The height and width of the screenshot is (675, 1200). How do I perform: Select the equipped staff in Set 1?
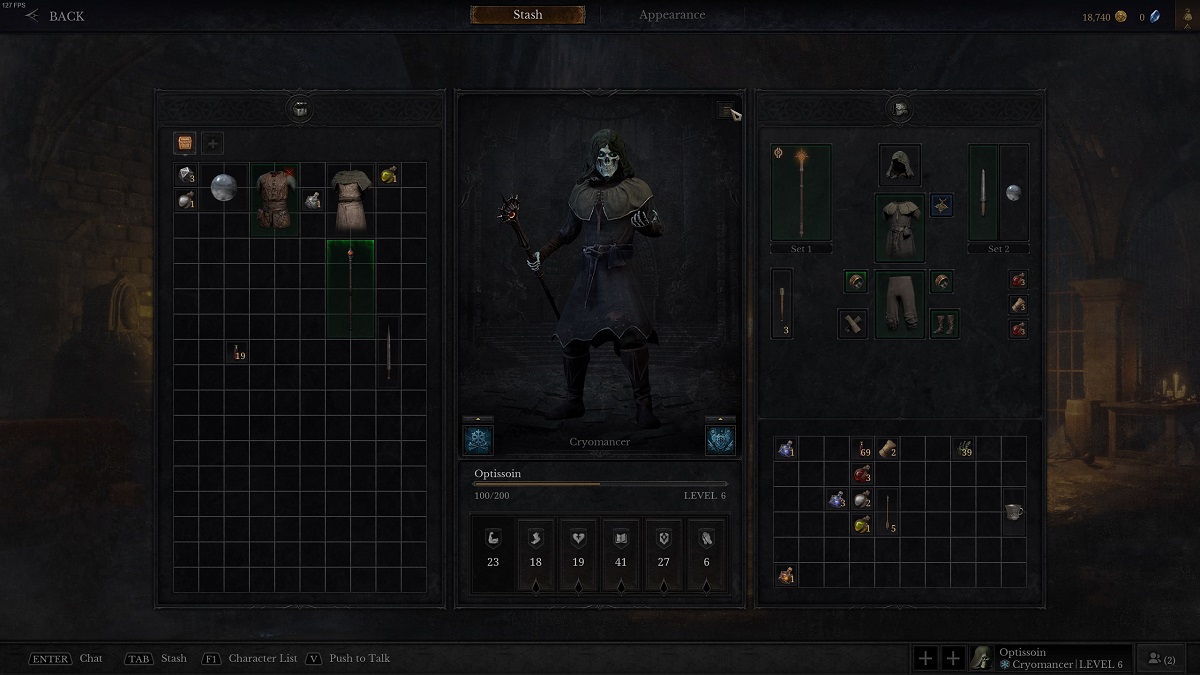801,192
